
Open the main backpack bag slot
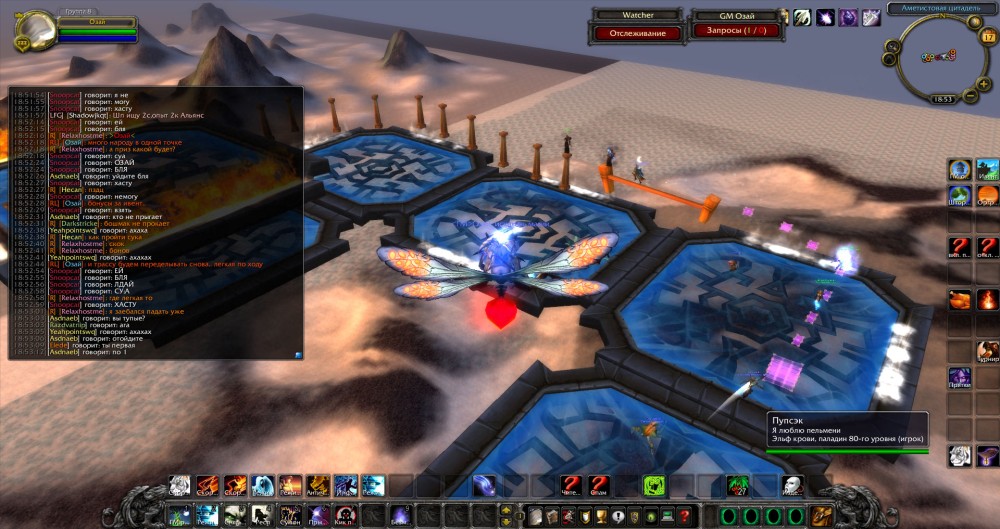(x=823, y=516)
